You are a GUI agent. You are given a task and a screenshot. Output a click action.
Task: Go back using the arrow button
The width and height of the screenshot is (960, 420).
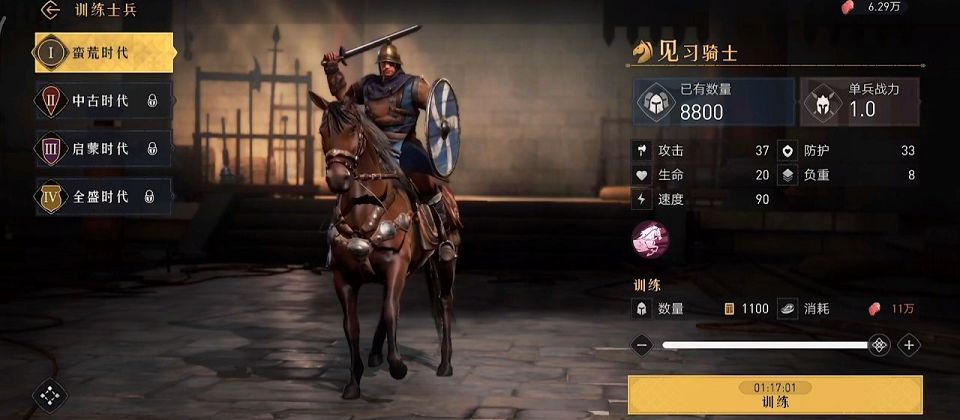pyautogui.click(x=50, y=11)
